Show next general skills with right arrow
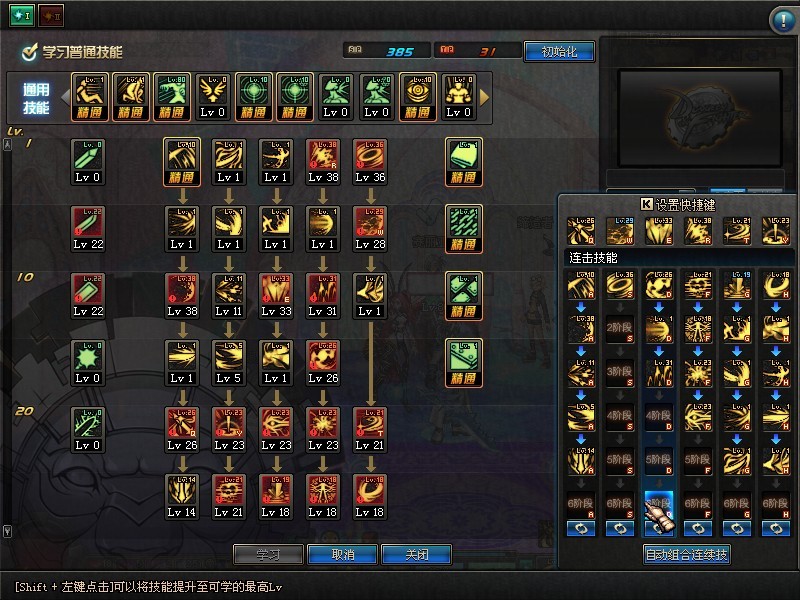 [x=485, y=97]
